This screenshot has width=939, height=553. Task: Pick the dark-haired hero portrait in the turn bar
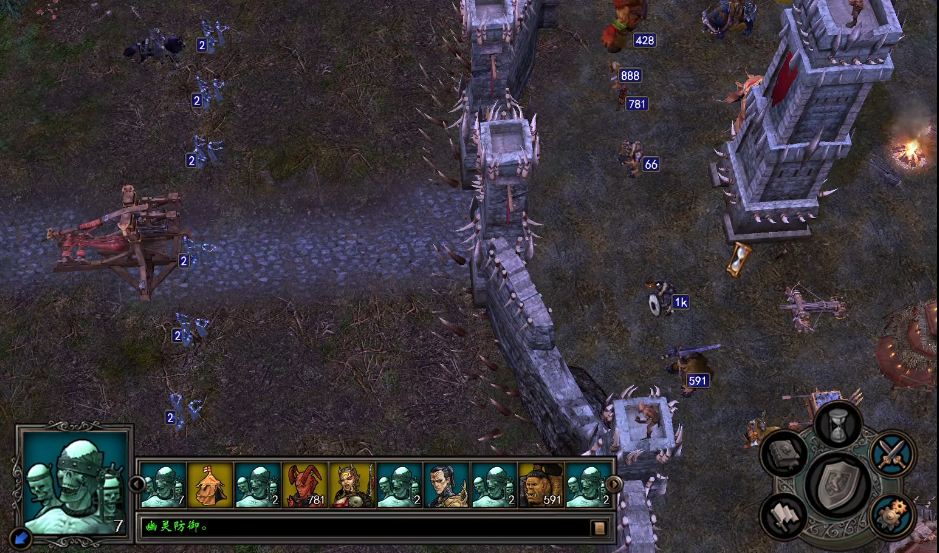(x=447, y=485)
